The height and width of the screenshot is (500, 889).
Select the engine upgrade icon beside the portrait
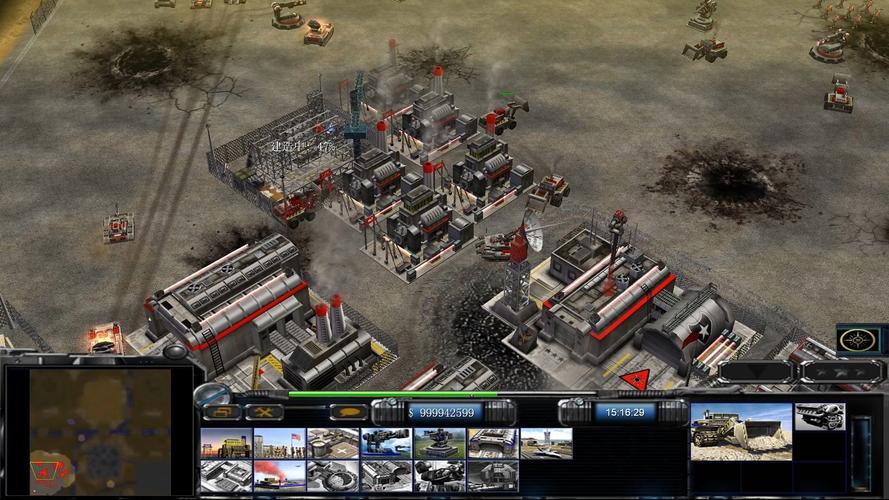tap(820, 416)
